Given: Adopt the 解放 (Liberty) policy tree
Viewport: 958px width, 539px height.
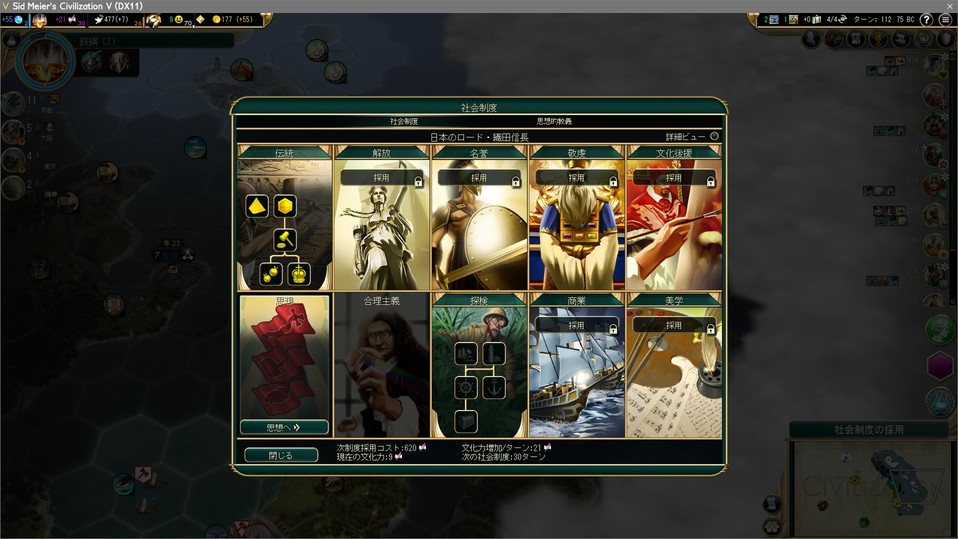Looking at the screenshot, I should (x=381, y=178).
